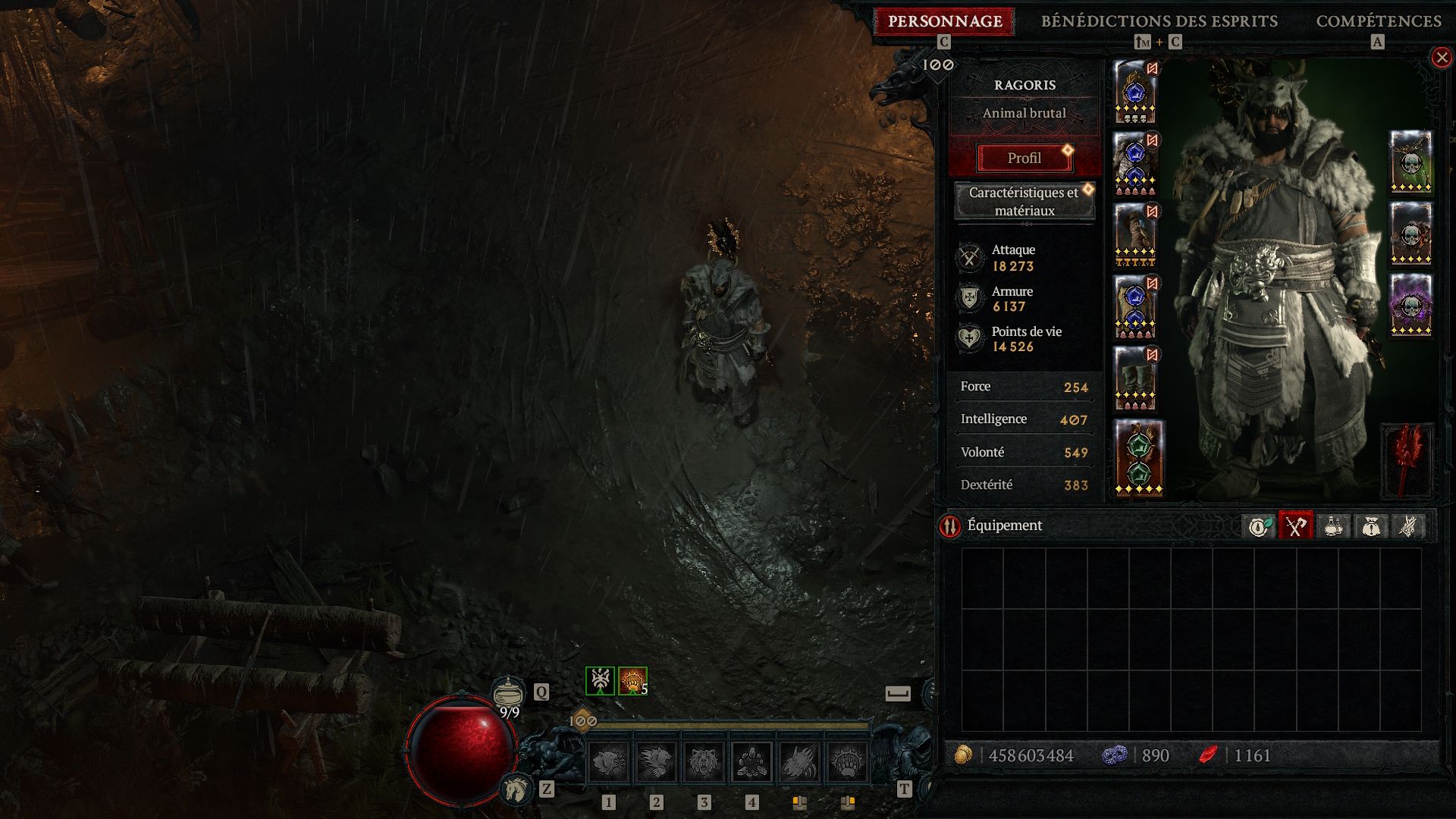Open the Compétences tab

[1378, 21]
